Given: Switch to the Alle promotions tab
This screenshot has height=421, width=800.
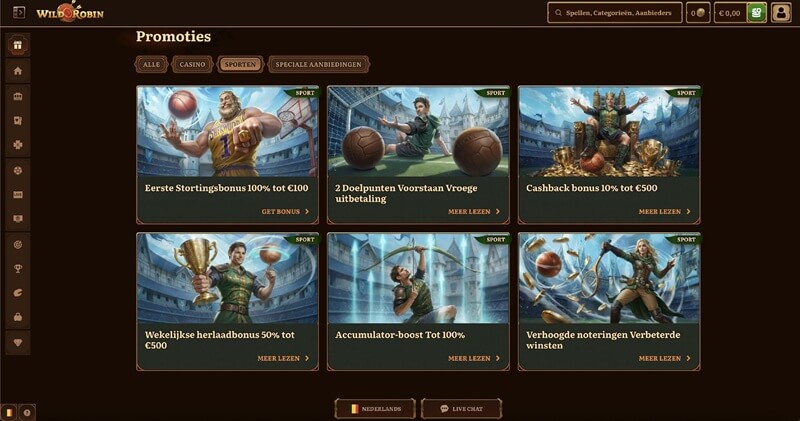Looking at the screenshot, I should click(x=151, y=64).
